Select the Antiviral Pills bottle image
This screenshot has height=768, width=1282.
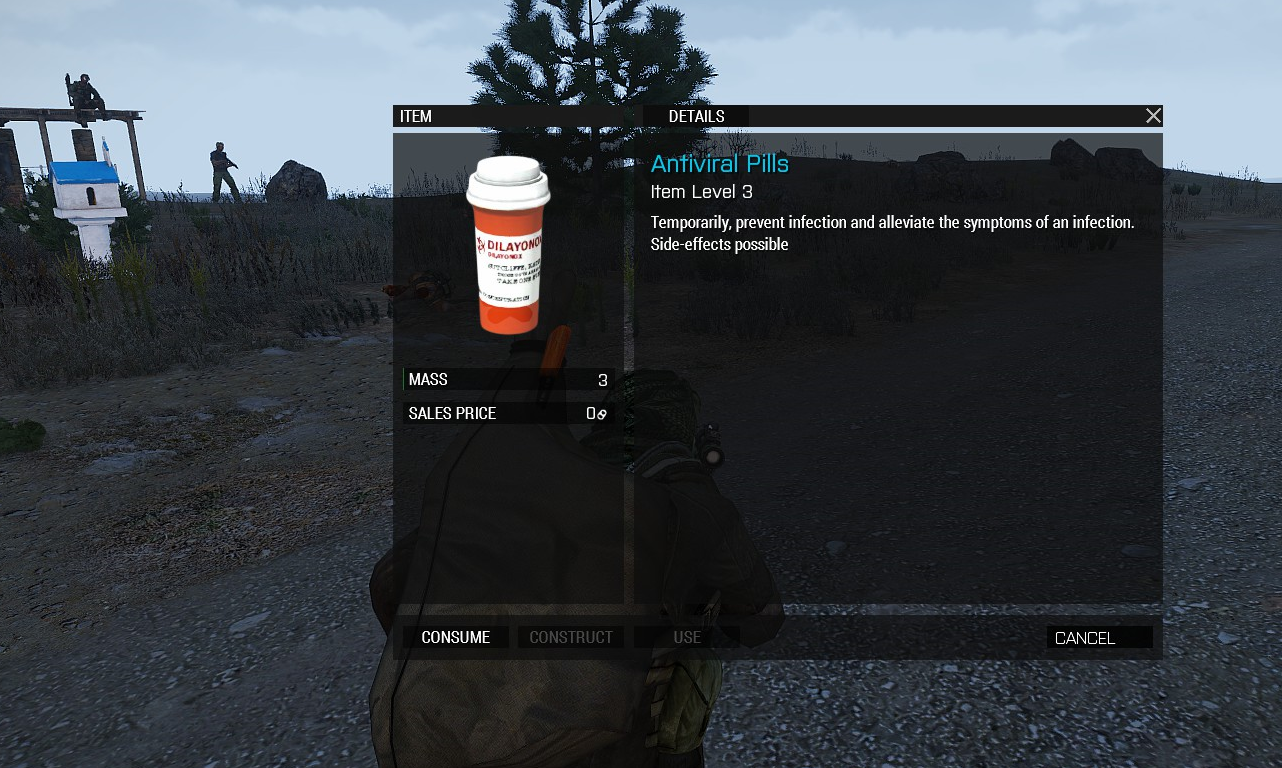pyautogui.click(x=508, y=245)
